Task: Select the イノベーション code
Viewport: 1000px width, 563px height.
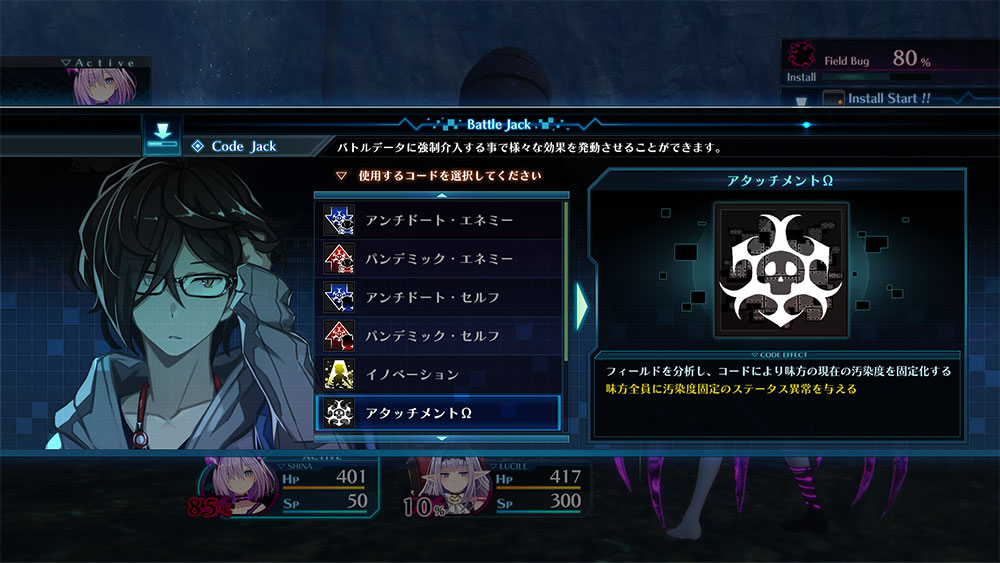Action: tap(440, 374)
